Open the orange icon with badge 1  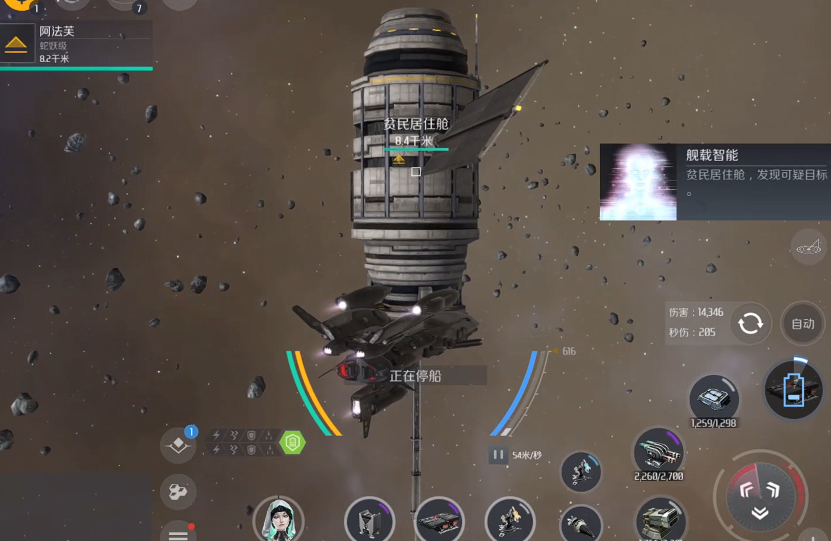18,4
